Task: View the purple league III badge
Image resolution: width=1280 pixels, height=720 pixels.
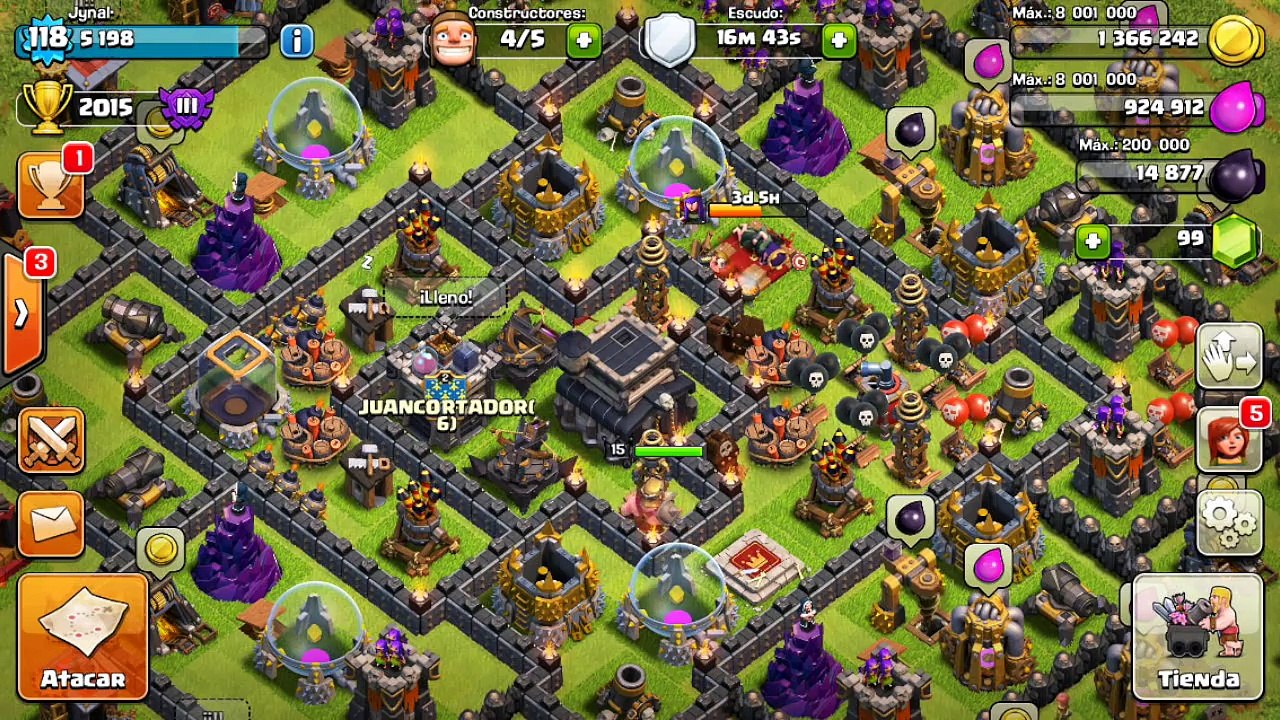Action: (186, 107)
